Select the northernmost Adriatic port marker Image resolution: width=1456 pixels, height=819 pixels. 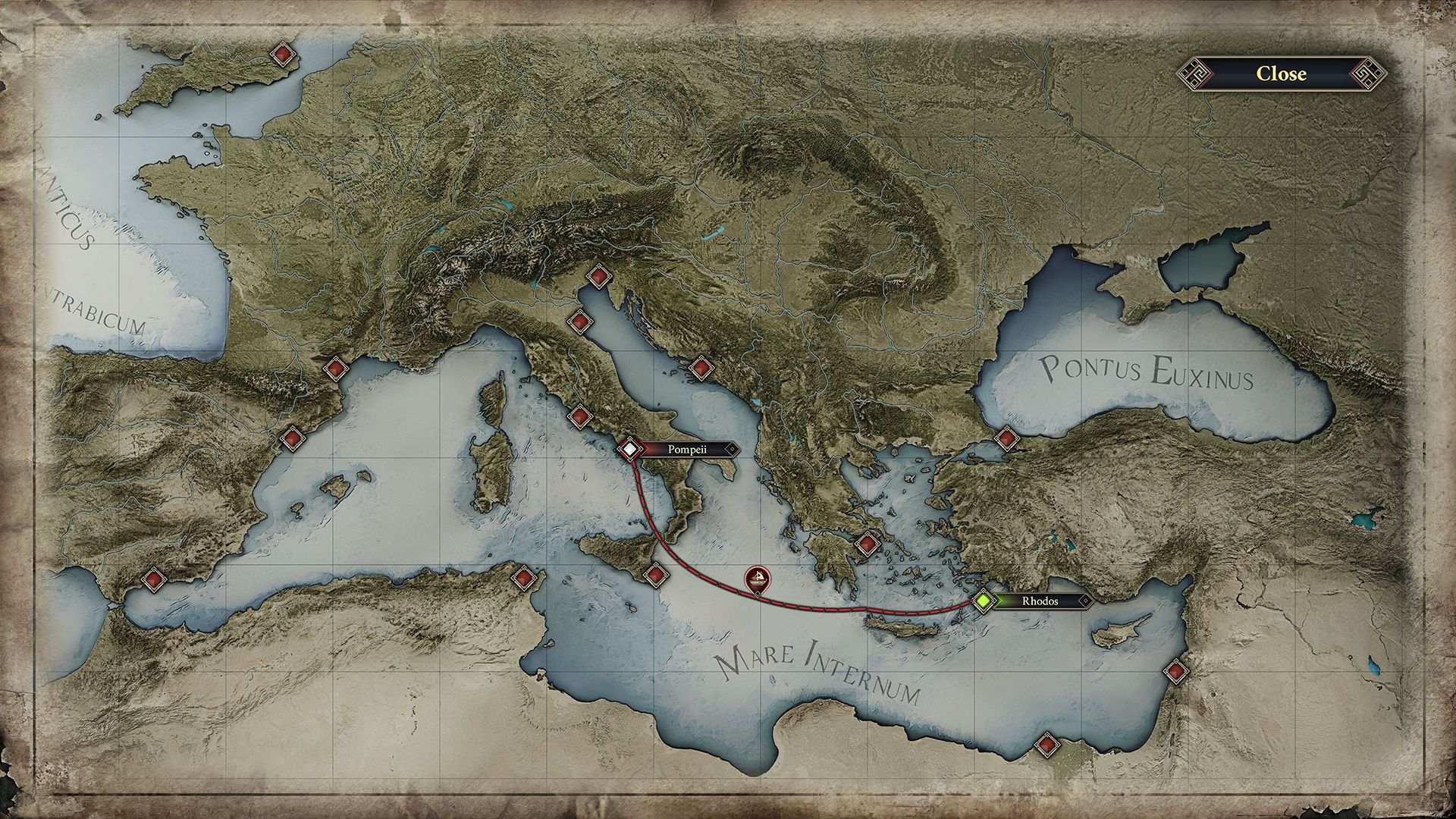coord(599,277)
